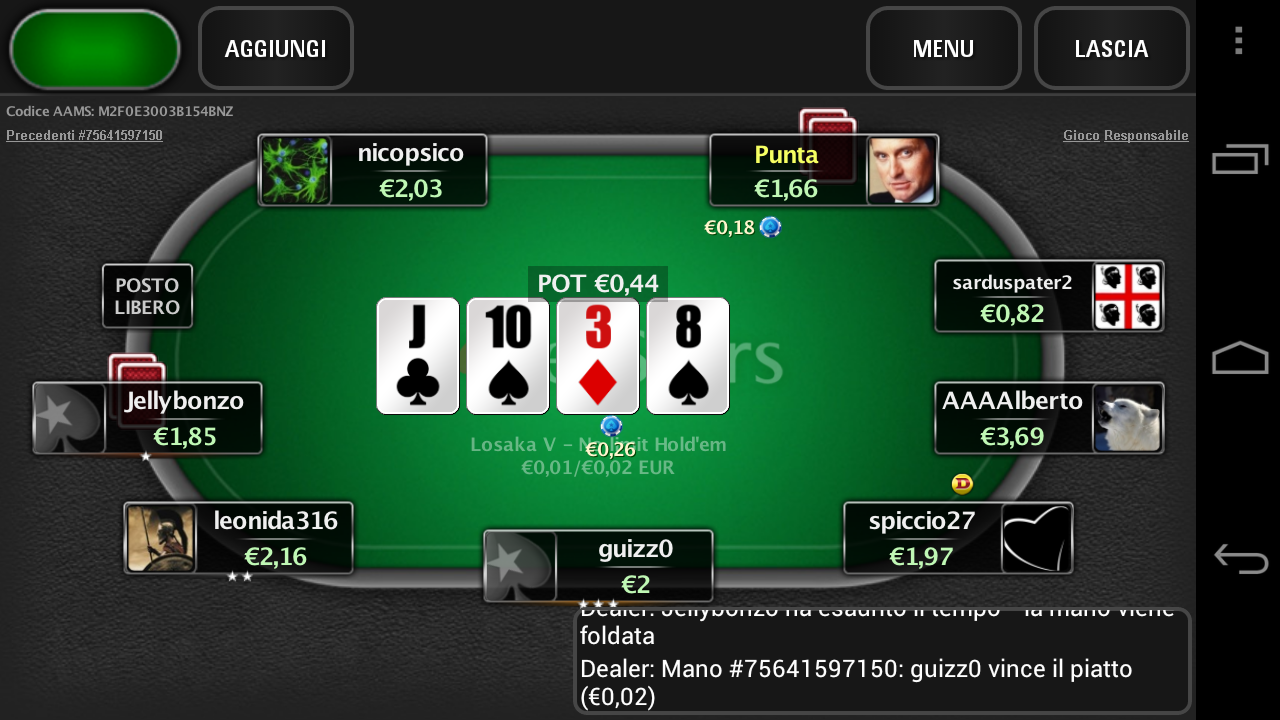Select Jellybonzo's player panel
The image size is (1280, 720).
click(x=148, y=418)
